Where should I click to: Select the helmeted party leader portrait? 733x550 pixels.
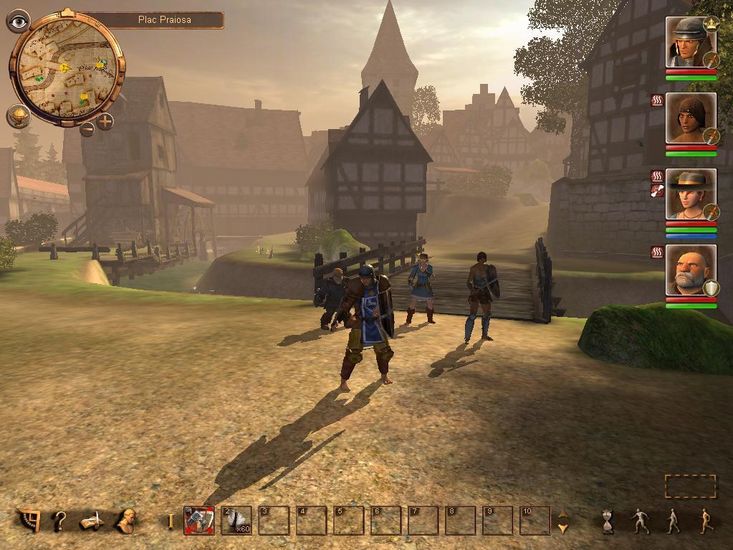point(690,42)
